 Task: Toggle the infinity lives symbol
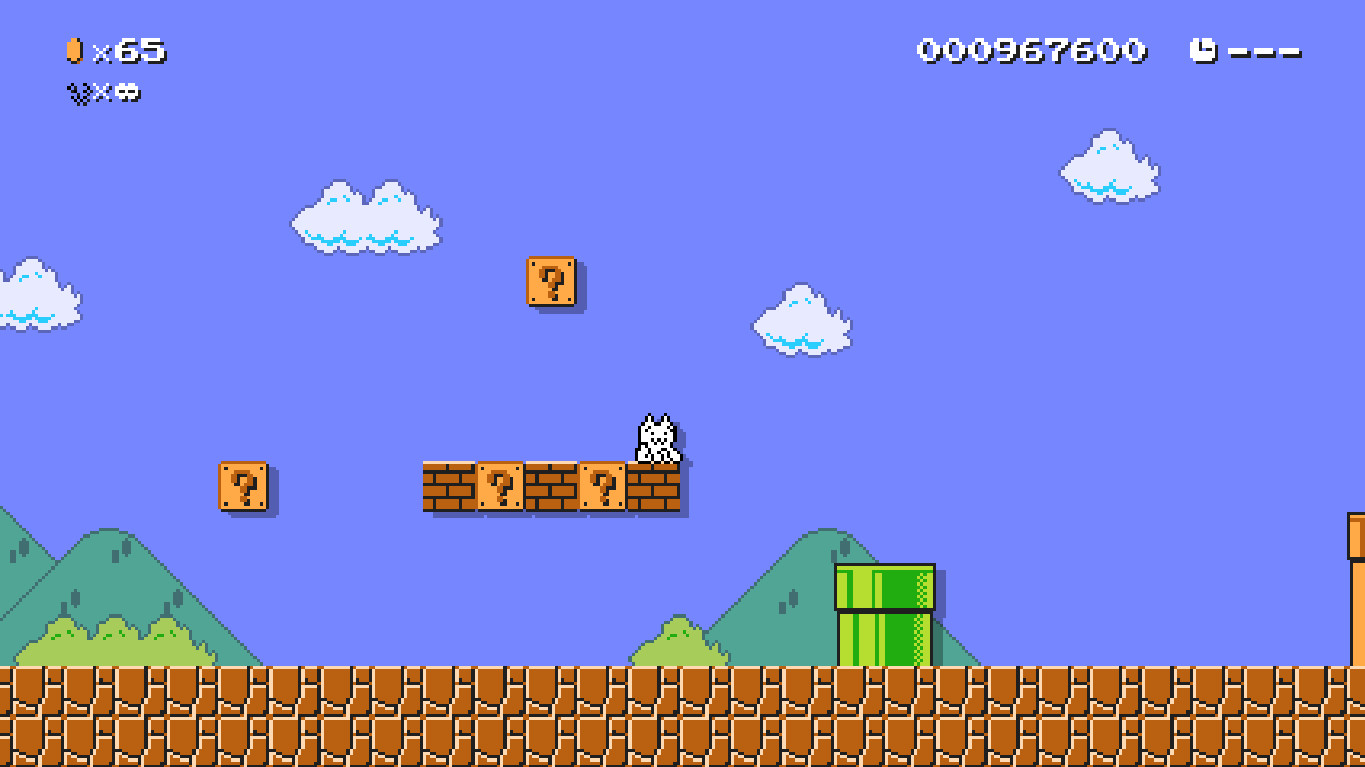[126, 93]
